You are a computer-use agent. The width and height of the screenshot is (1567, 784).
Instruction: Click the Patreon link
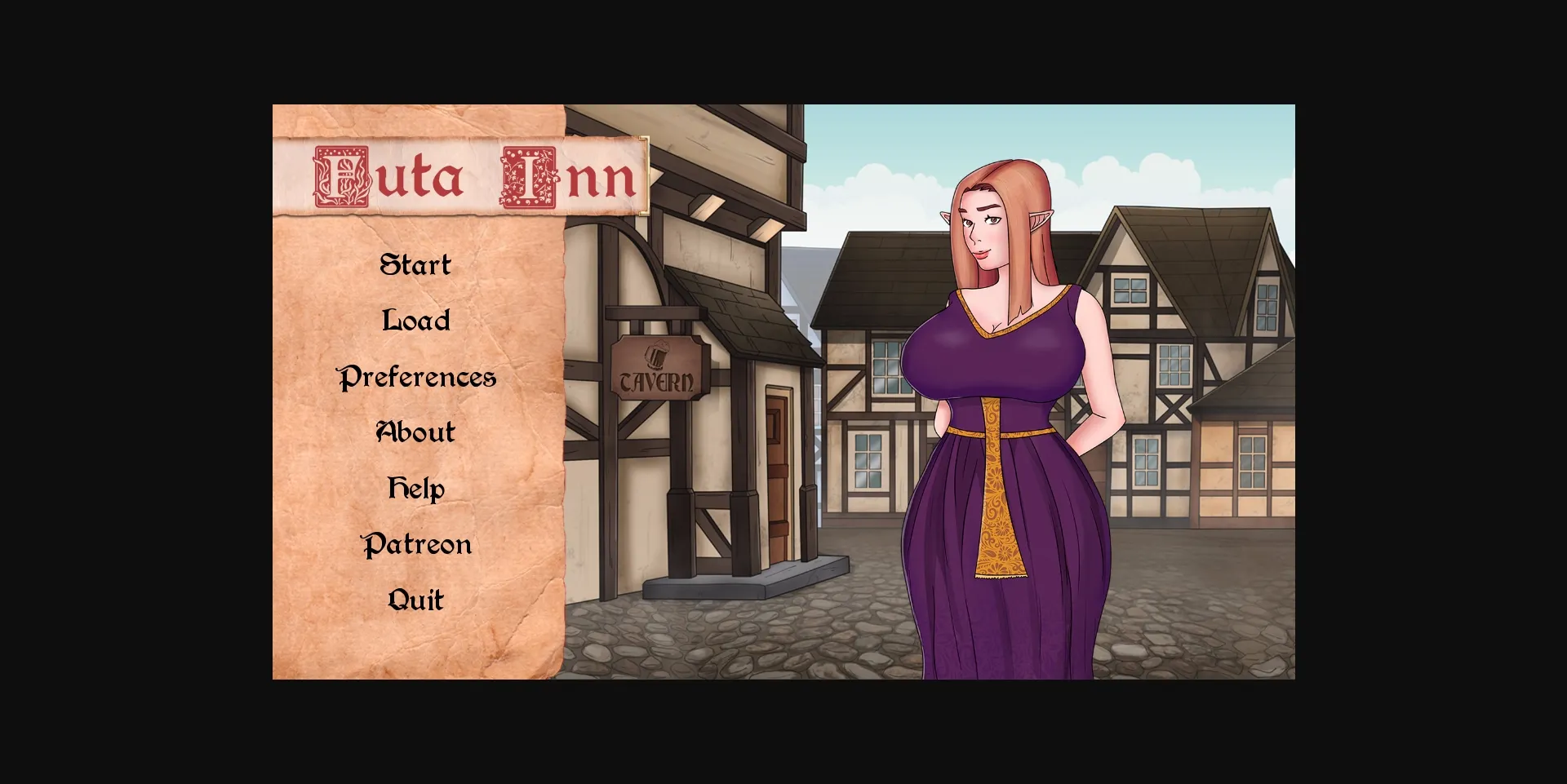point(416,543)
